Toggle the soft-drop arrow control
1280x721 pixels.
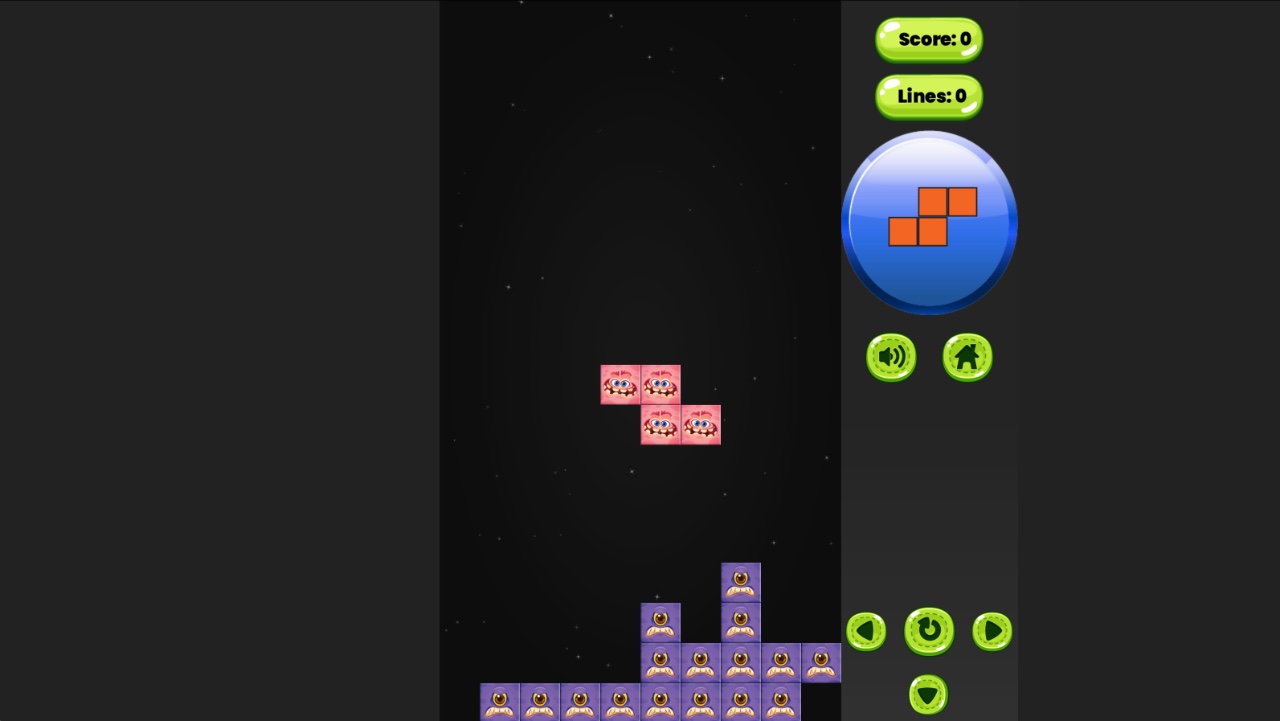pyautogui.click(x=928, y=693)
